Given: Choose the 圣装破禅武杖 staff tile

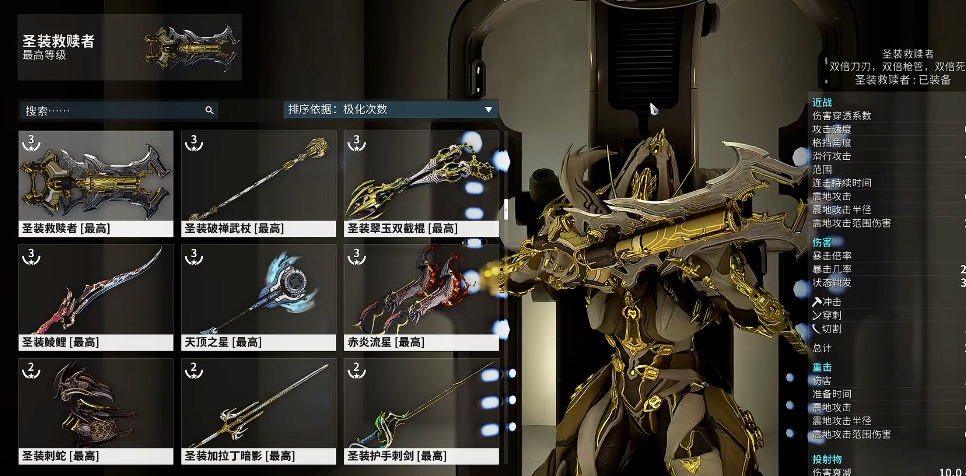Looking at the screenshot, I should point(258,182).
